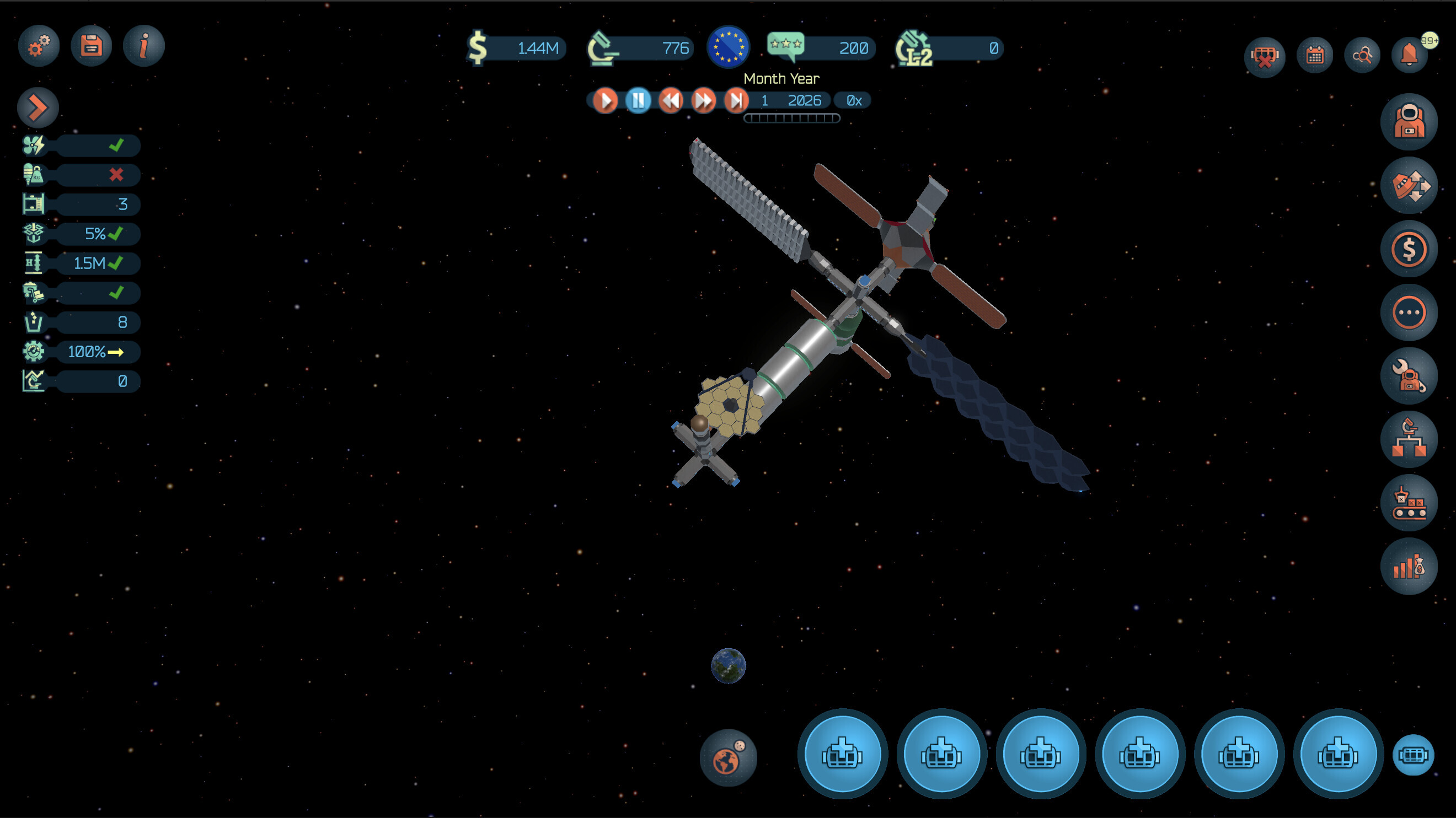The height and width of the screenshot is (818, 1456).
Task: Open the research tree microscope panel
Action: [1410, 440]
